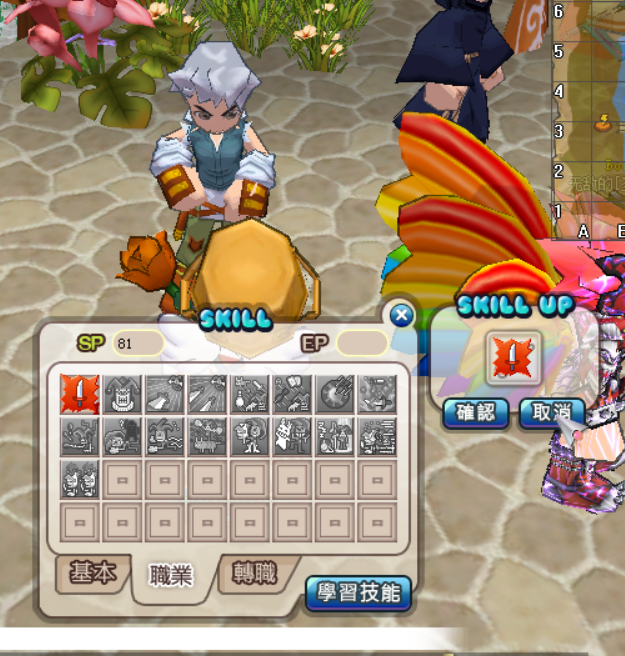Select the round target with arrows skill

336,394
